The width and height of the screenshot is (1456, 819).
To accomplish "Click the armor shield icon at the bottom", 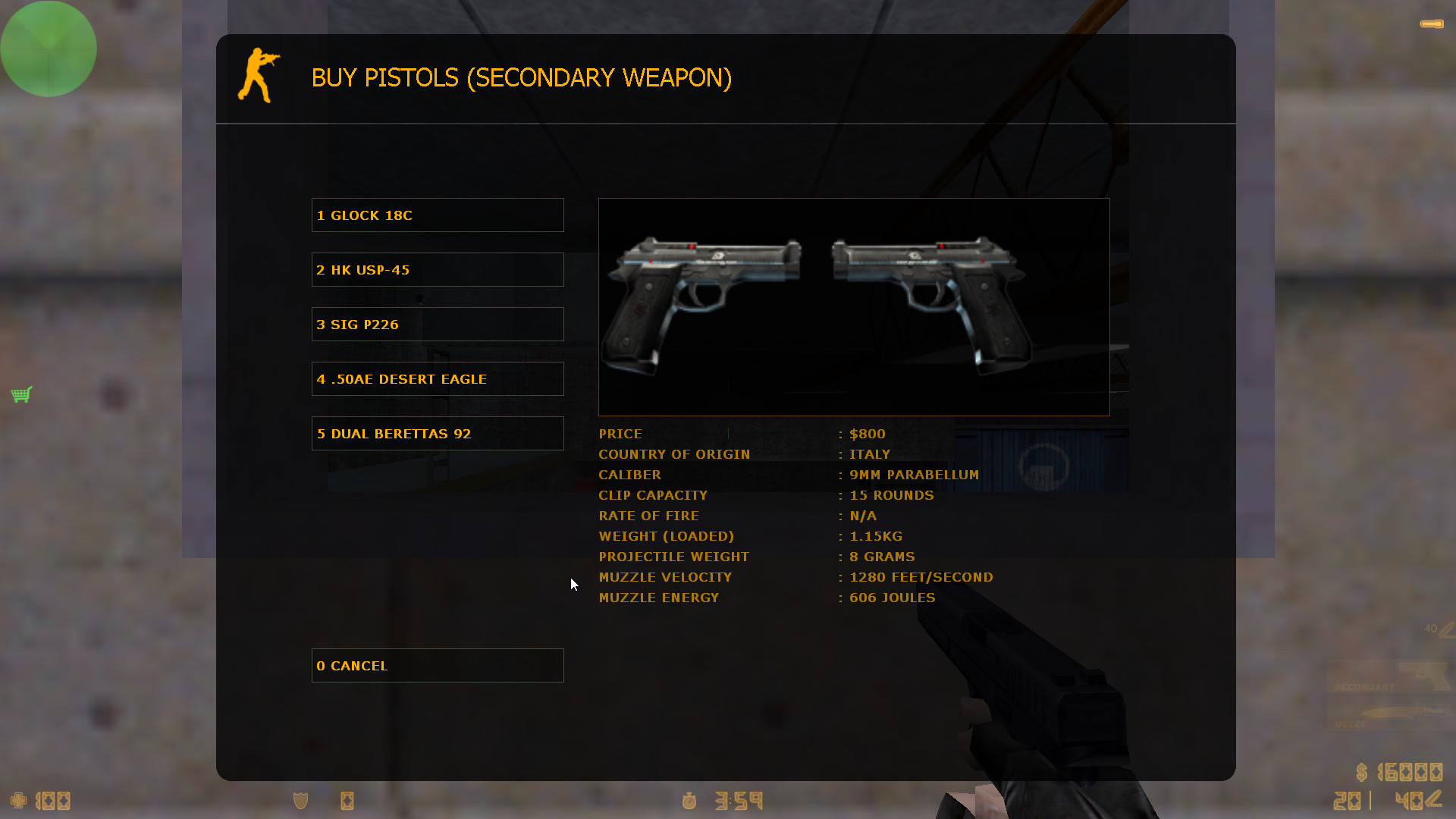I will coord(300,800).
